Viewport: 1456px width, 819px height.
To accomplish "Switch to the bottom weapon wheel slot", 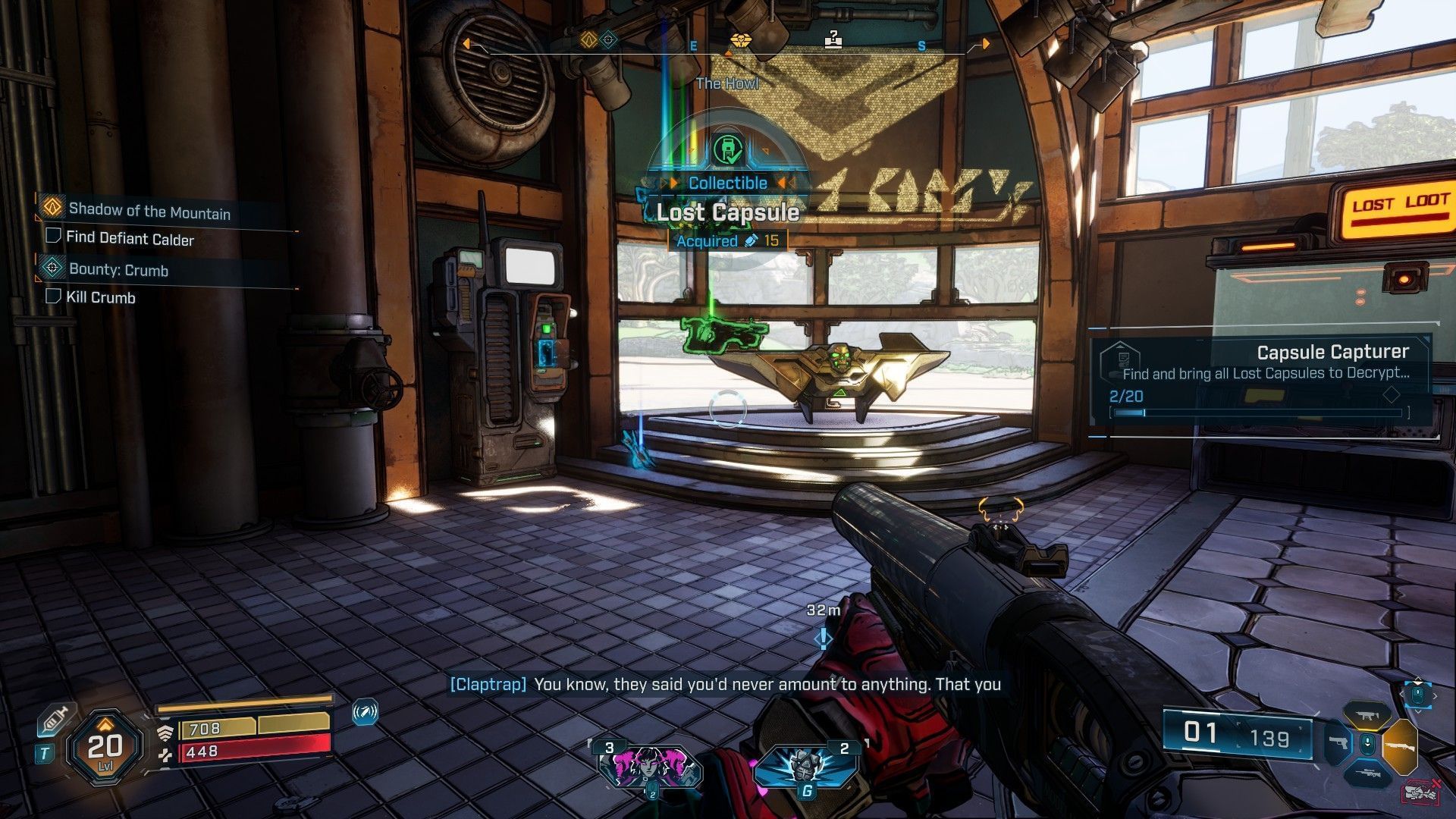I will click(1367, 773).
